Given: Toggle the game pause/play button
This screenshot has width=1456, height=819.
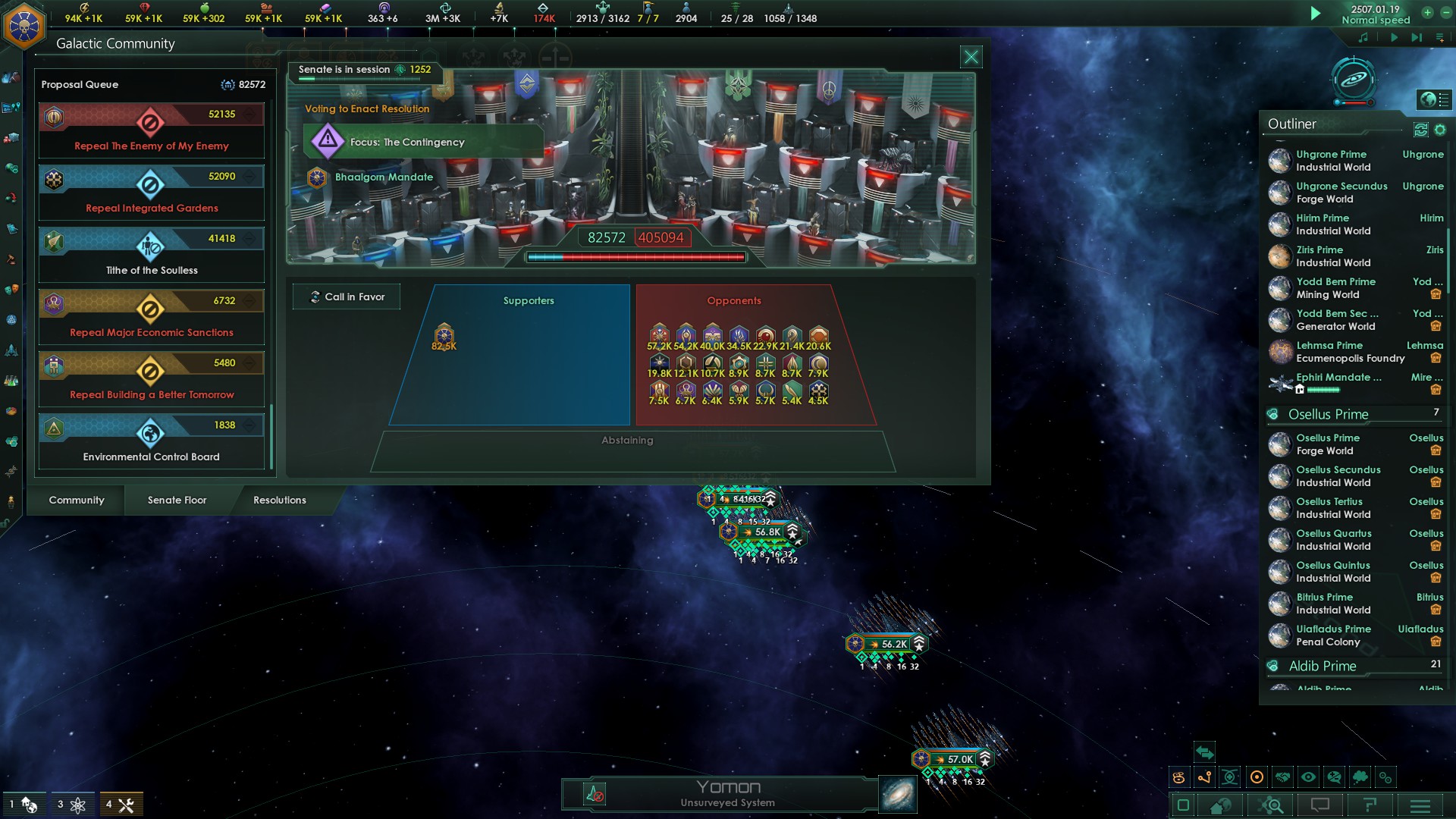Looking at the screenshot, I should (x=1316, y=14).
